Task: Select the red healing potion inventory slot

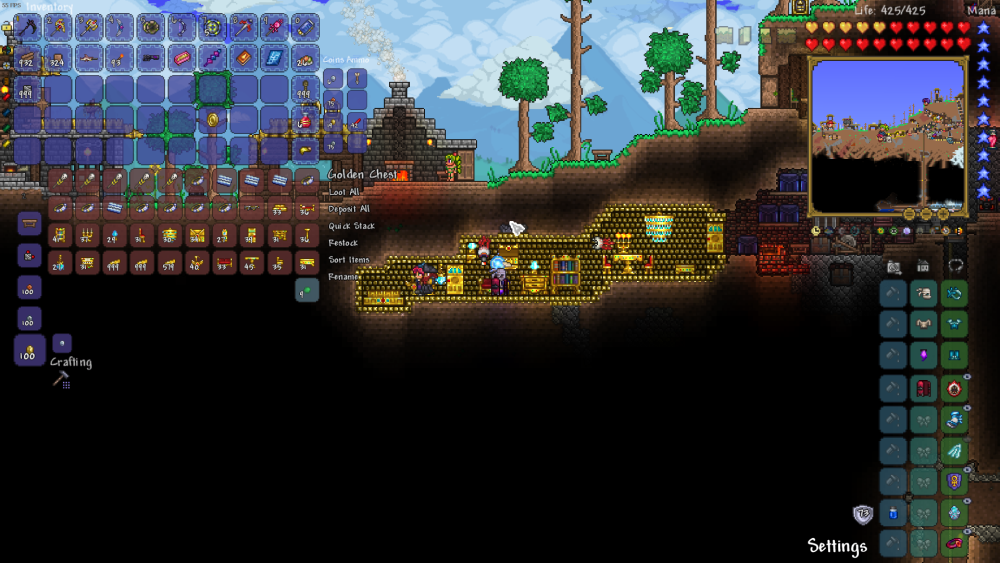Action: (x=306, y=120)
